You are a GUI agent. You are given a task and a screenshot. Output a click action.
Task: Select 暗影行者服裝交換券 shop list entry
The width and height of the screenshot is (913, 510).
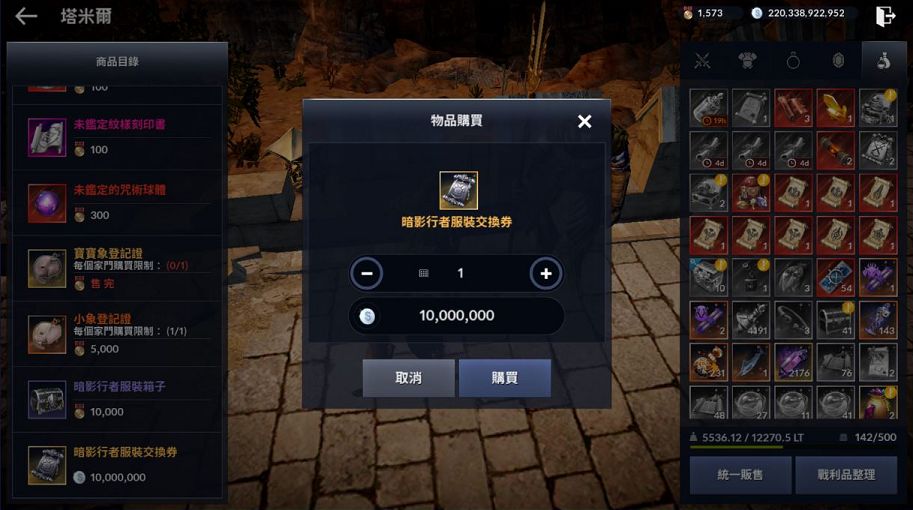click(118, 465)
